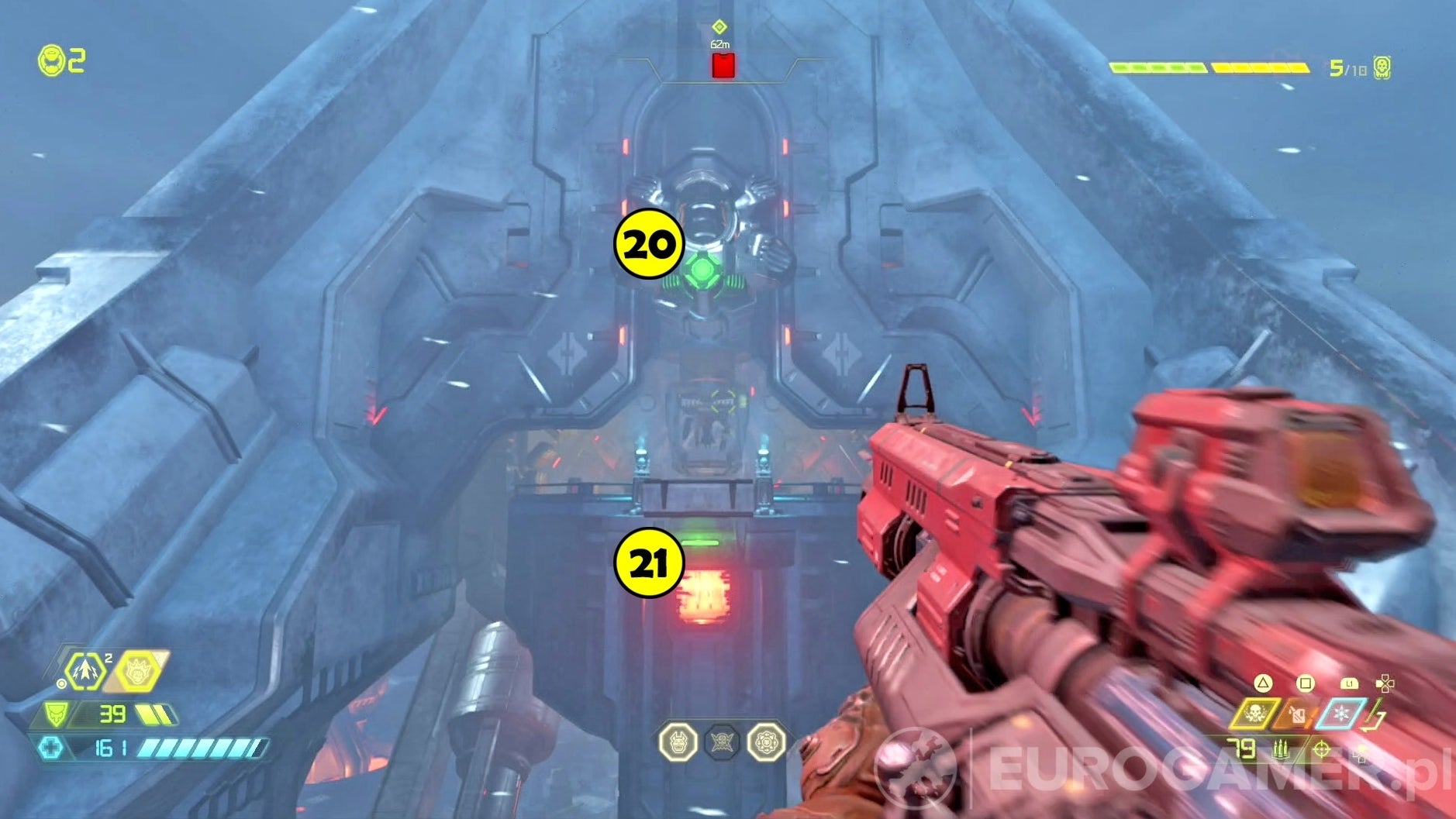1456x819 pixels.
Task: Click the collectible marker labeled 21
Action: (650, 561)
